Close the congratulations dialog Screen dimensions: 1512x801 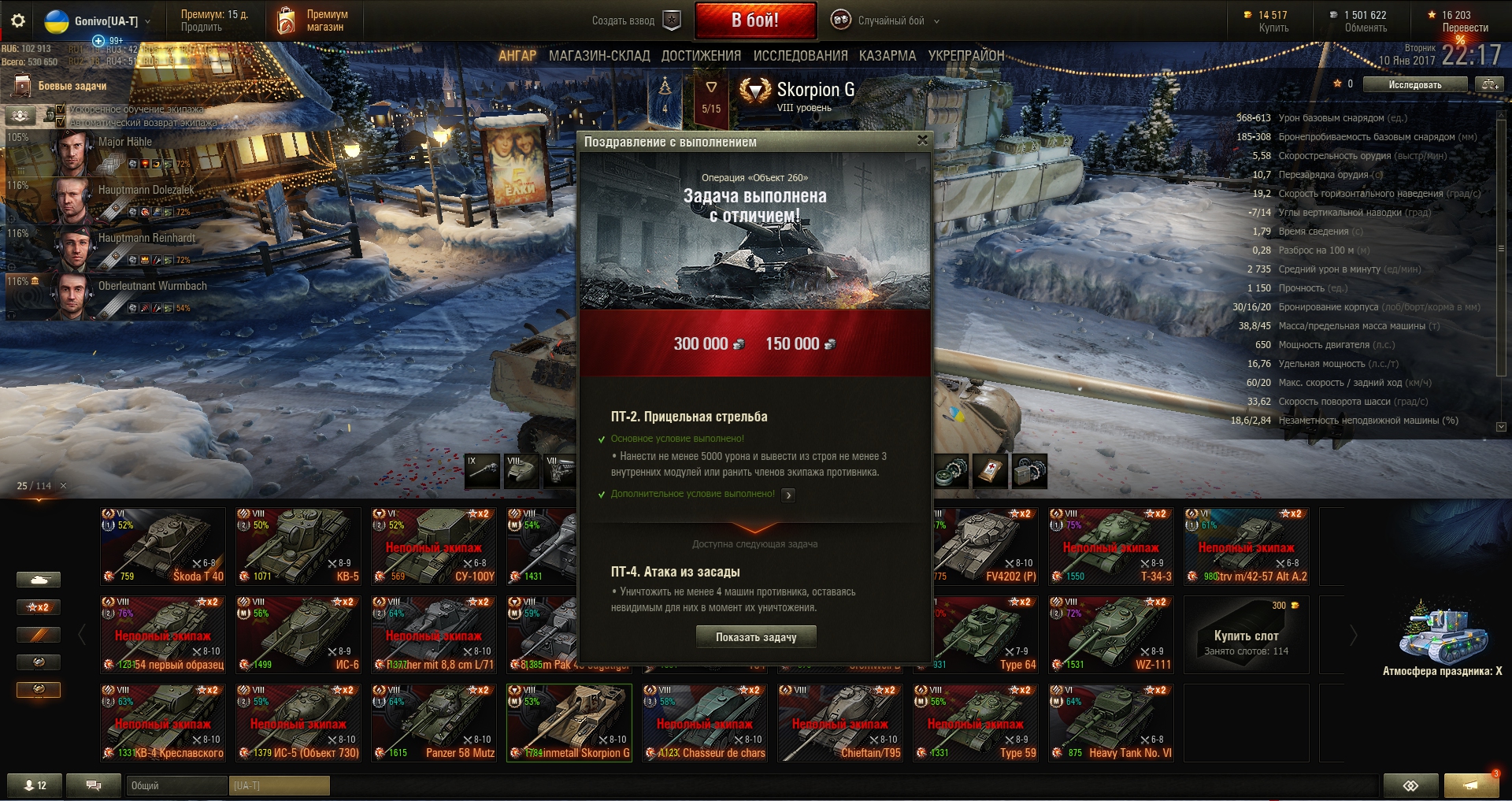point(922,141)
